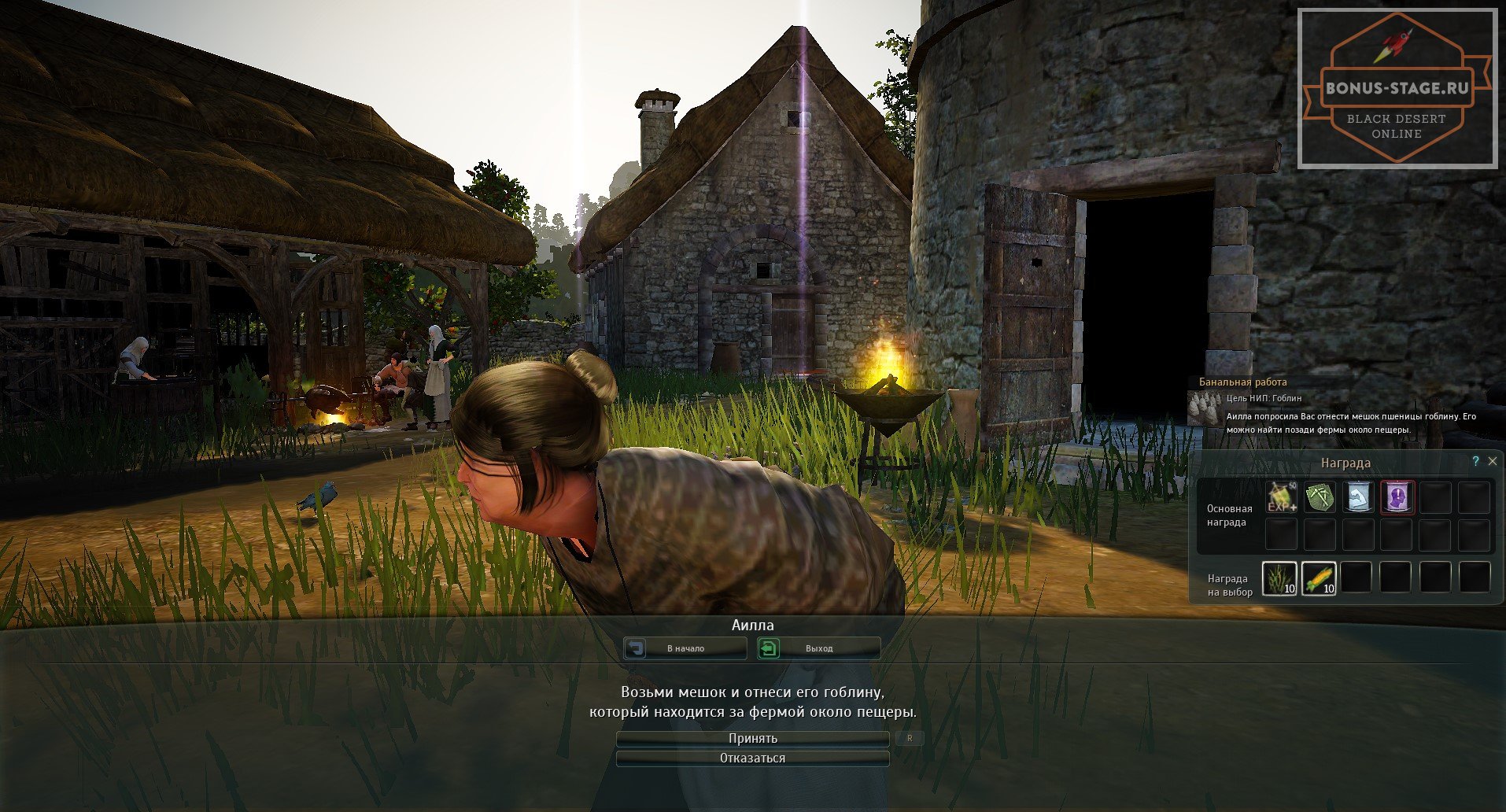Open the reward panel help question mark
Viewport: 1506px width, 812px height.
(1475, 462)
